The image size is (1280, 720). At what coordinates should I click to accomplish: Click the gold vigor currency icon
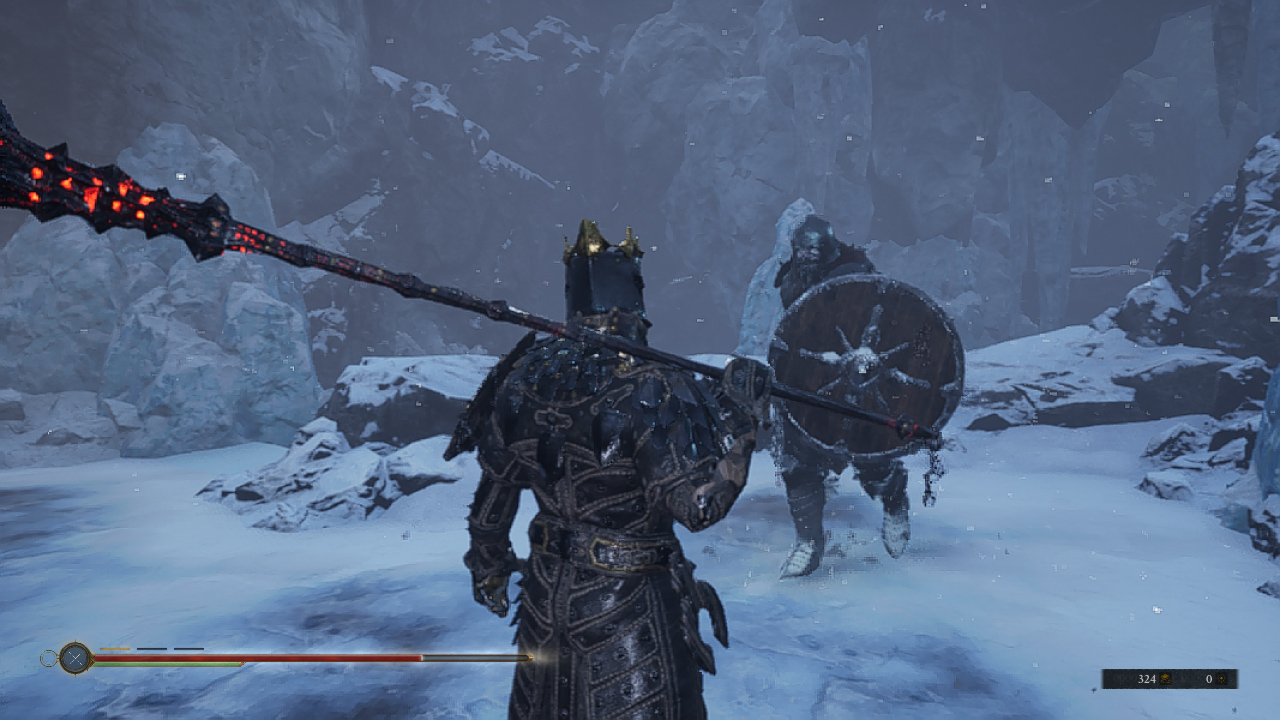click(1166, 679)
